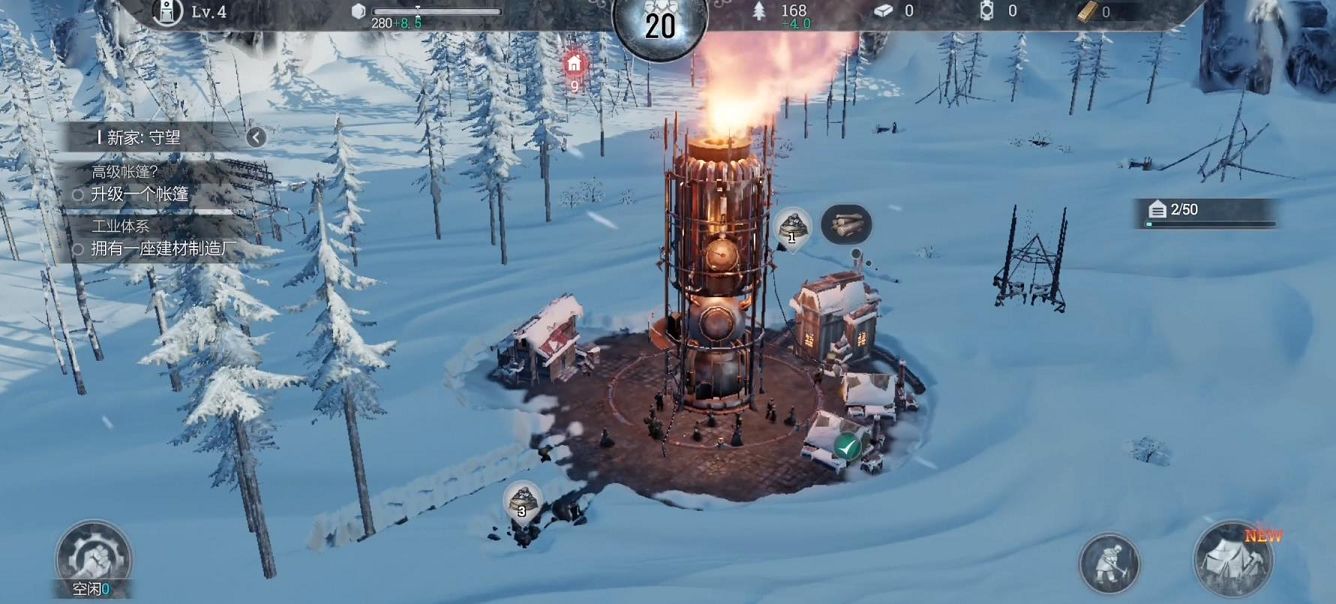Open the central temperature dial showing 20
This screenshot has width=1336, height=604.
click(660, 24)
